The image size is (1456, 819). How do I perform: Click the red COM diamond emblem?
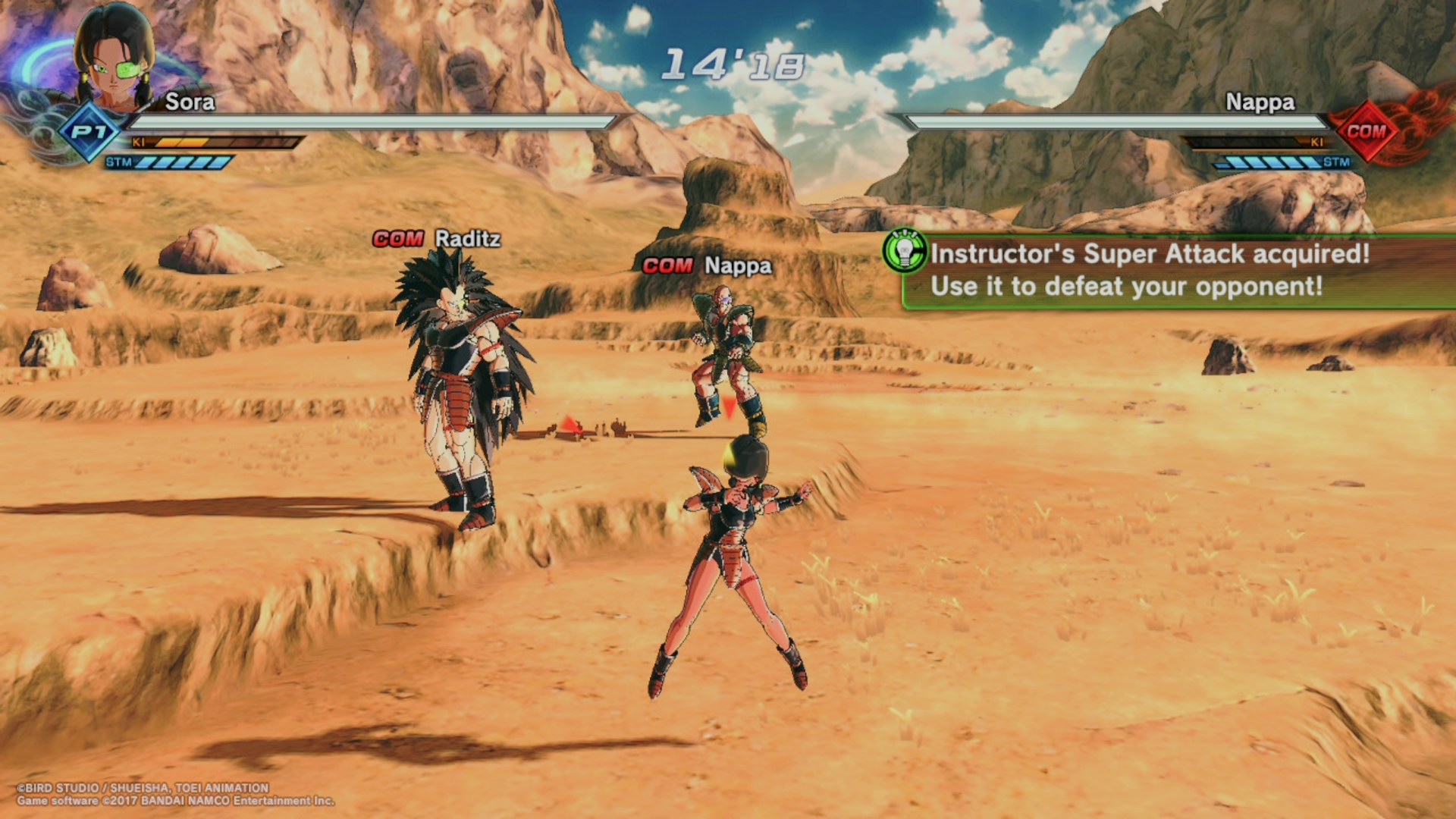1366,132
